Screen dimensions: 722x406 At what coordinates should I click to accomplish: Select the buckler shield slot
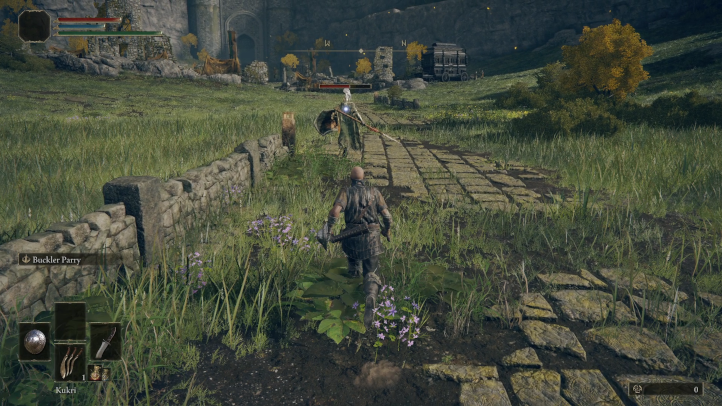34,341
